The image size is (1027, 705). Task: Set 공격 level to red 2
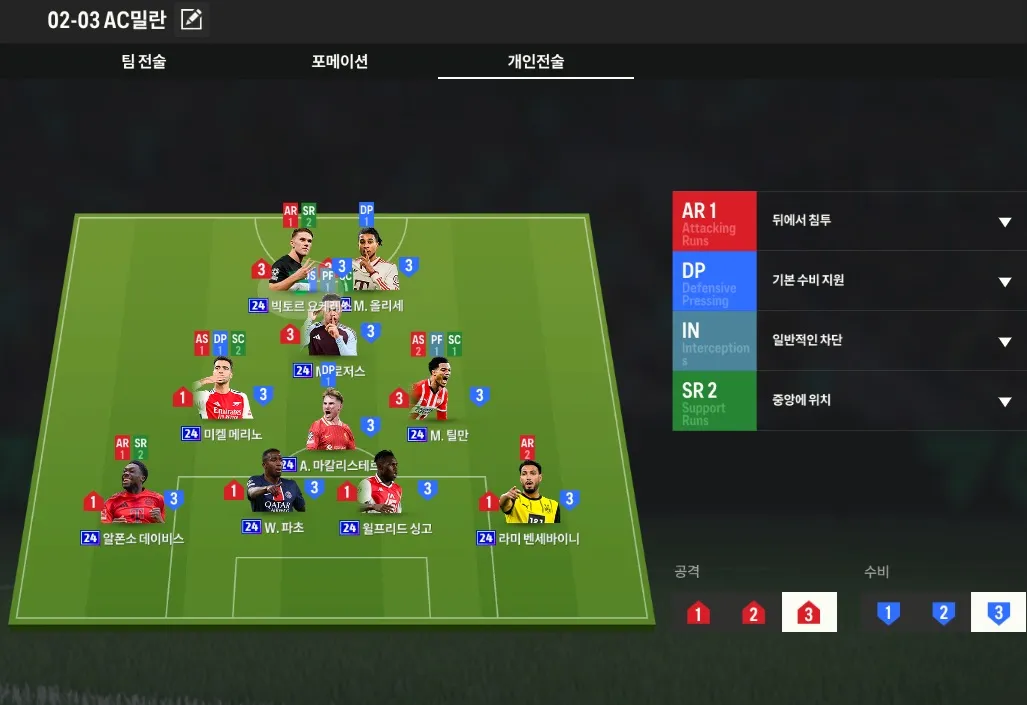[x=753, y=612]
